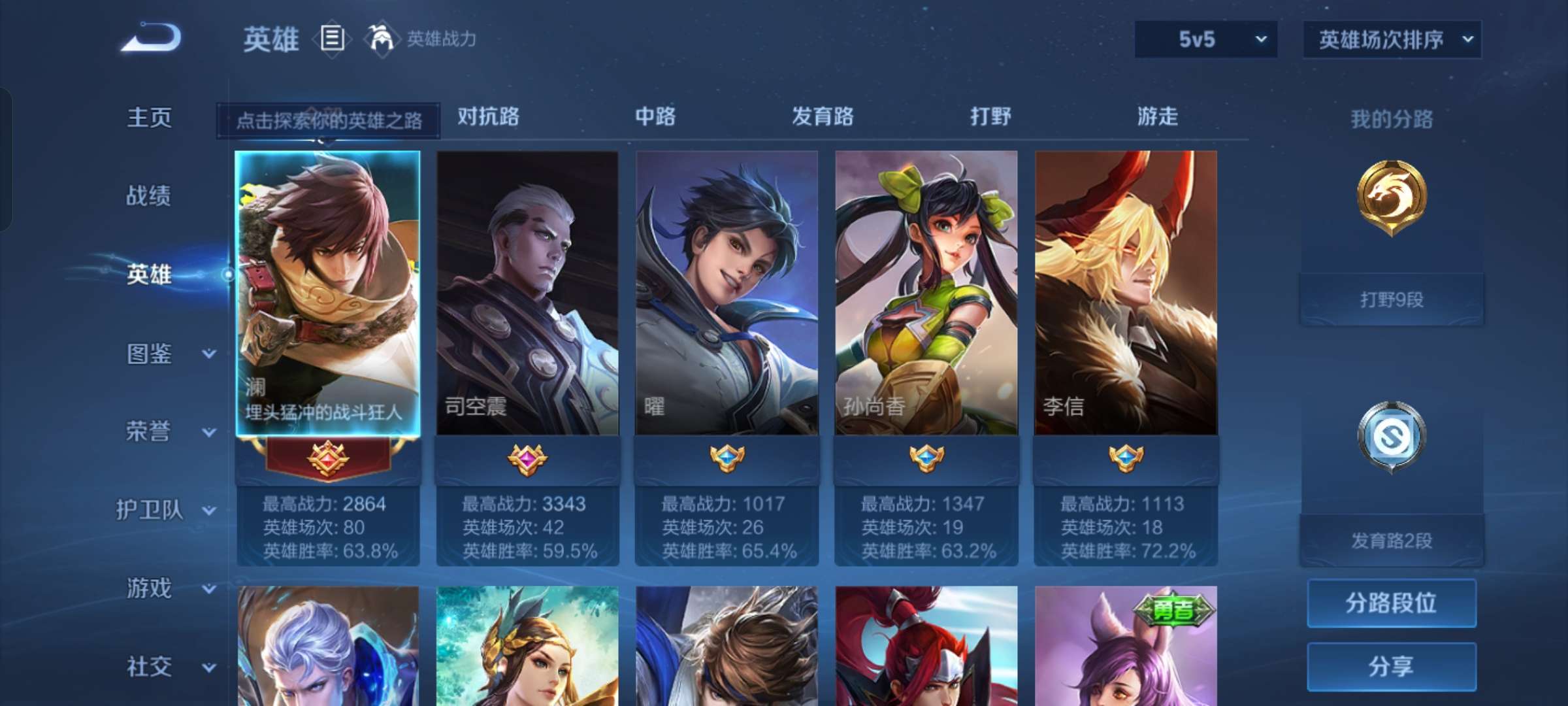
Task: Click the 分享 button
Action: 1391,665
